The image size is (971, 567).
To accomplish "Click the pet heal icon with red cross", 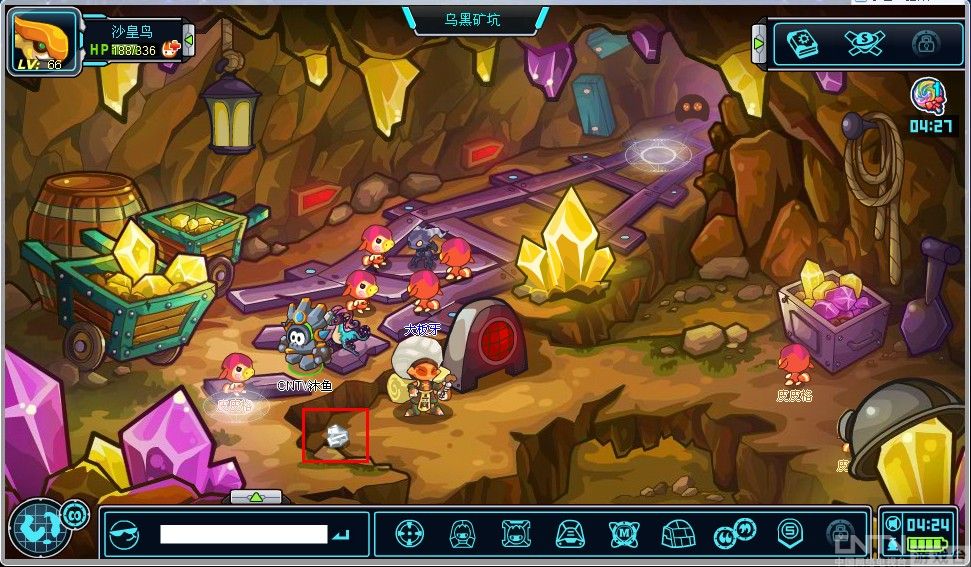I will point(171,47).
